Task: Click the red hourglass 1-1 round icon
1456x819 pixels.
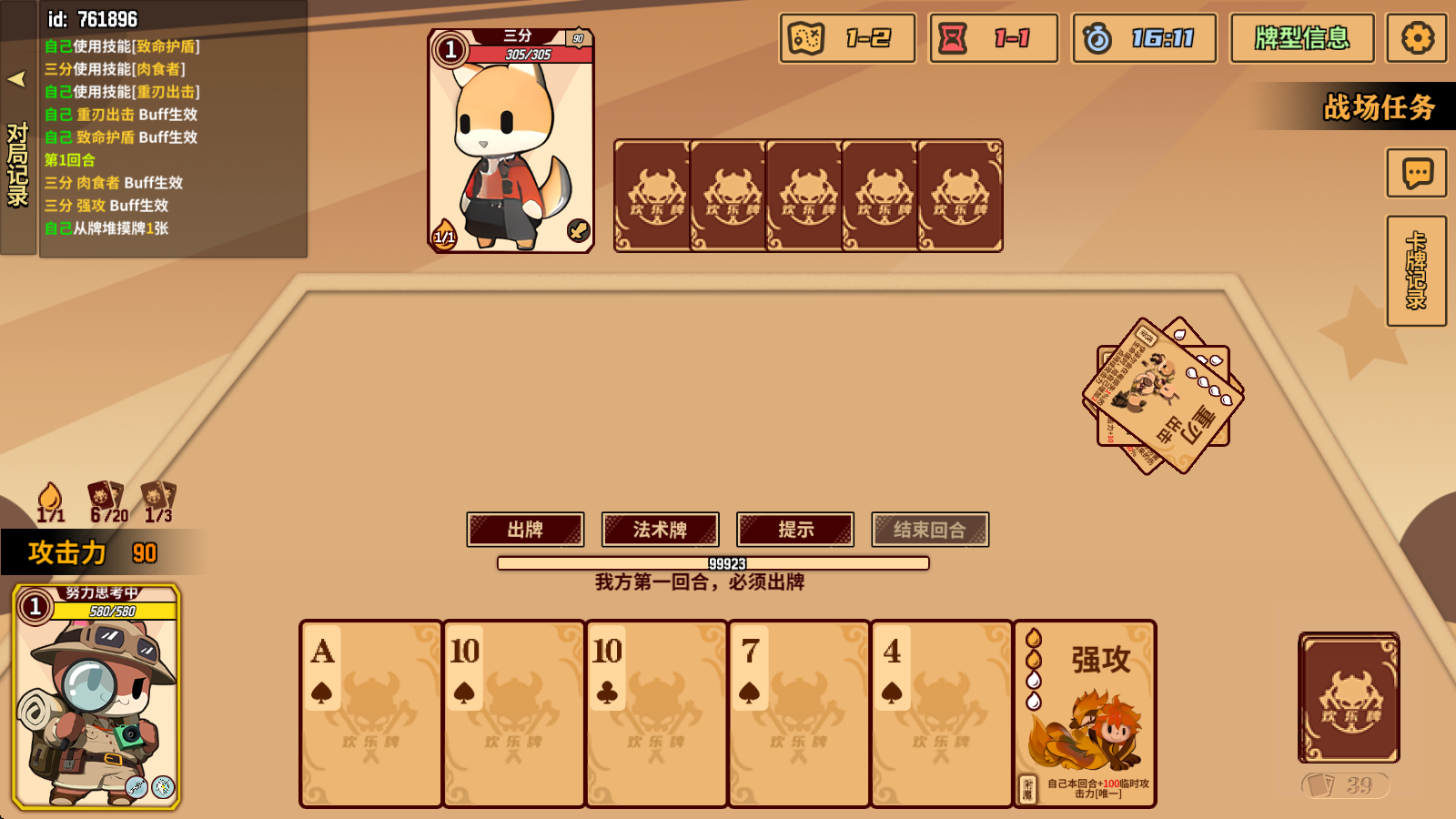Action: pos(992,38)
